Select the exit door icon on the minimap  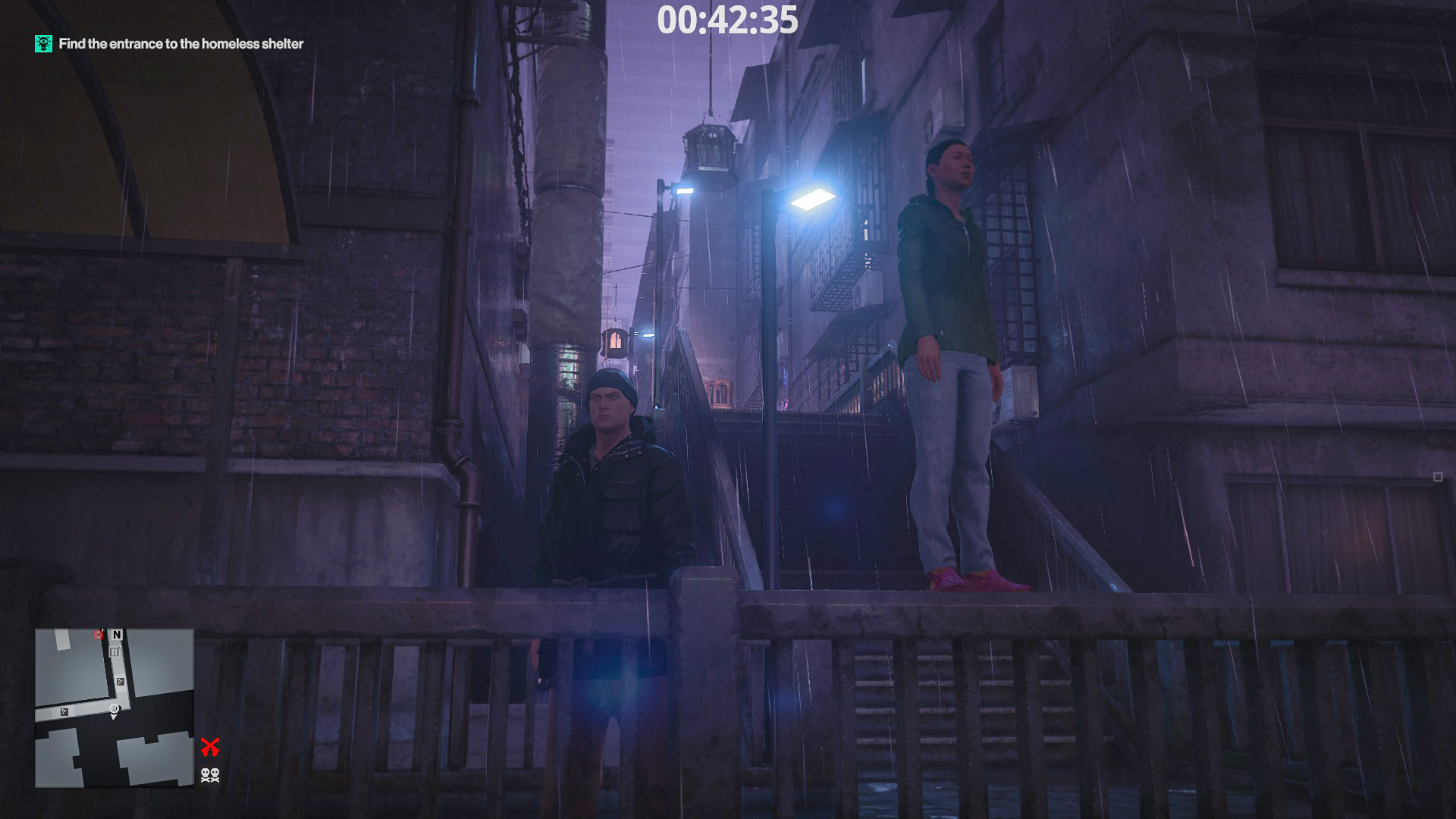click(115, 650)
